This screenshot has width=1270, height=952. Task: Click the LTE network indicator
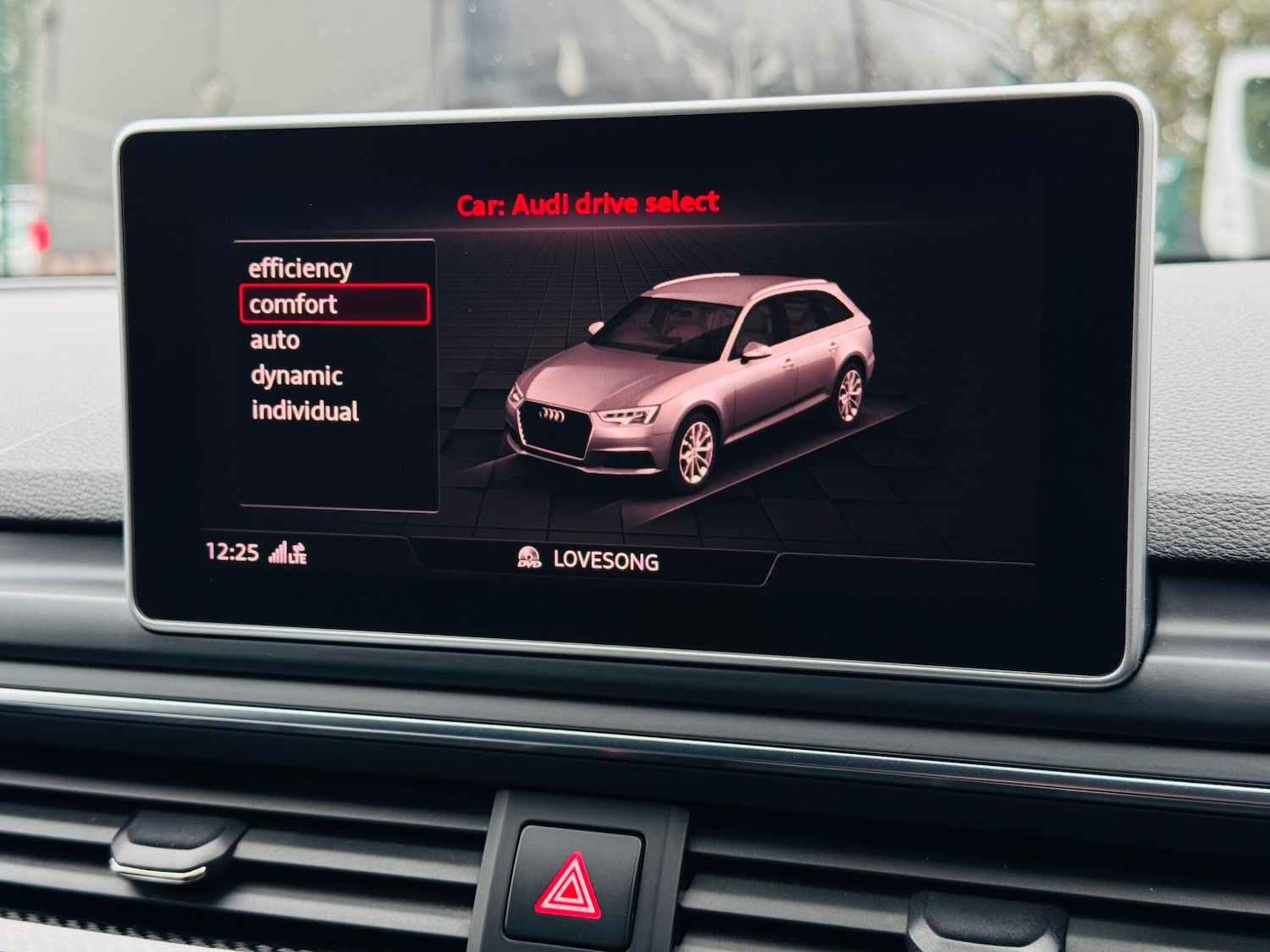coord(298,559)
